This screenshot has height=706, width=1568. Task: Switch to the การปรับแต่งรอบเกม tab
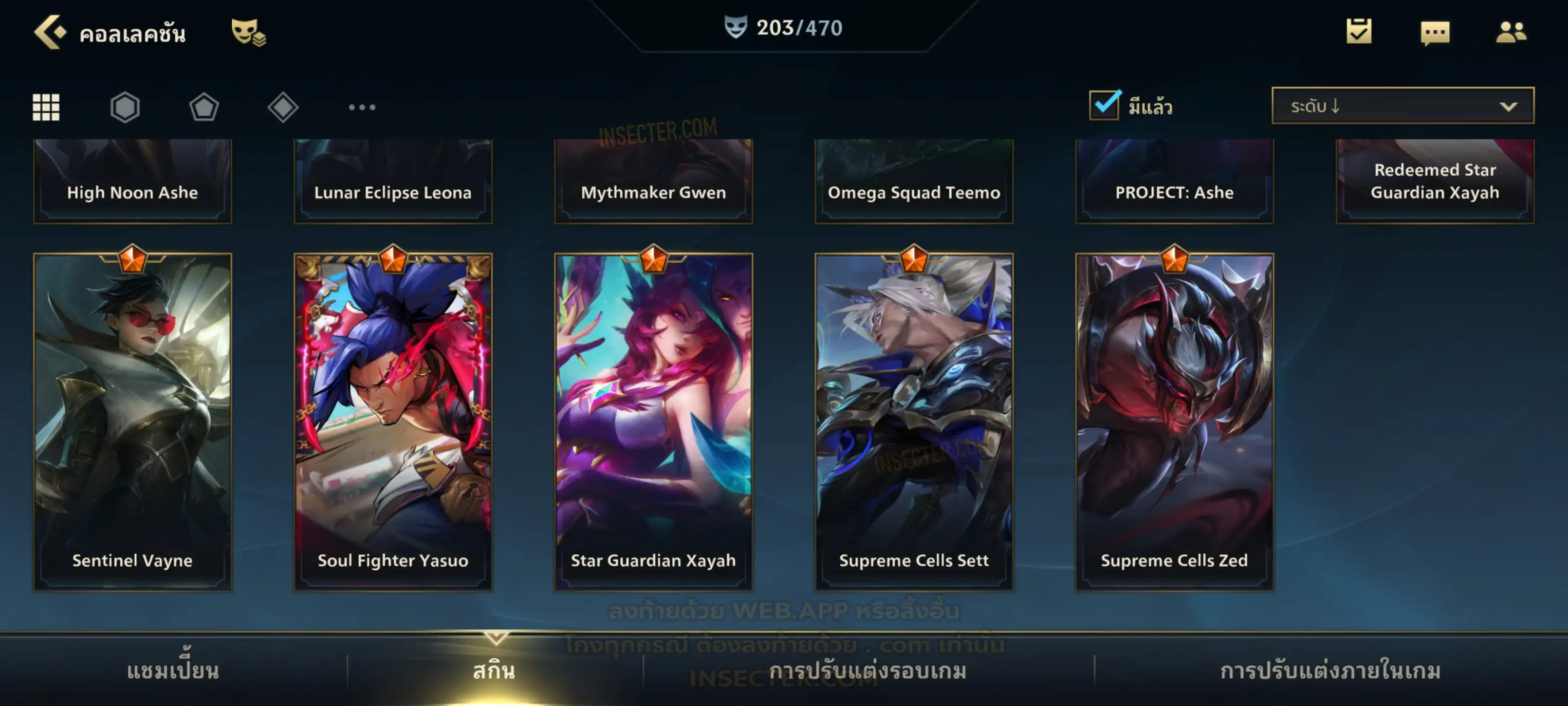[x=868, y=671]
